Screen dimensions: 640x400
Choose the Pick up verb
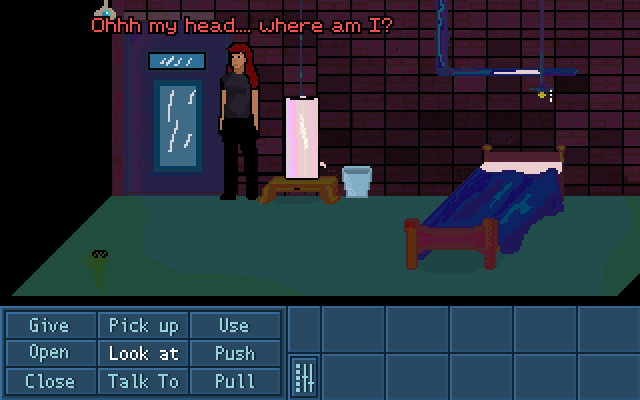click(143, 326)
